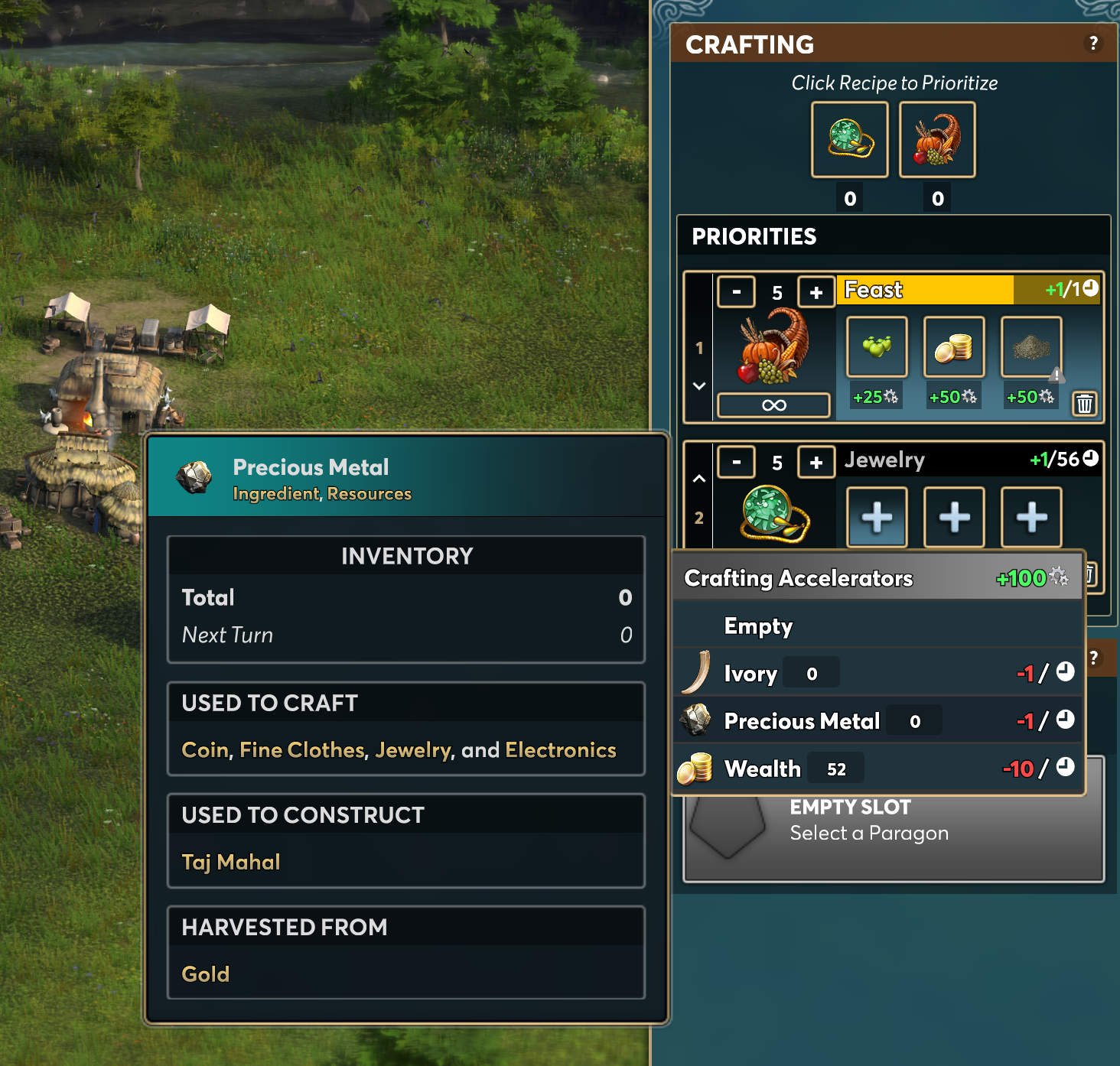The height and width of the screenshot is (1066, 1120).
Task: Move the Jewelry priority up with arrow
Action: point(698,479)
